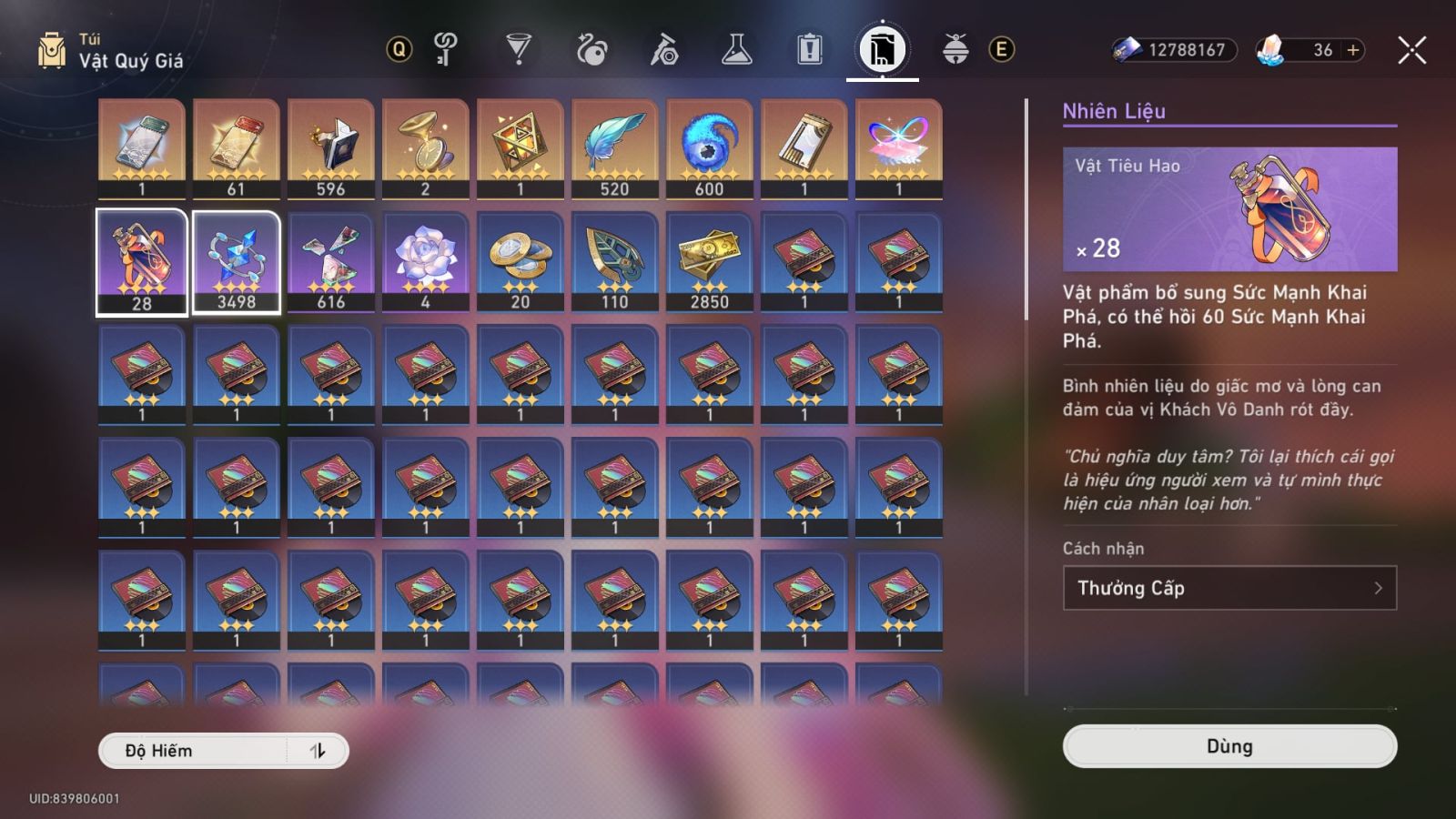Add more jade with the plus button

[x=1353, y=50]
